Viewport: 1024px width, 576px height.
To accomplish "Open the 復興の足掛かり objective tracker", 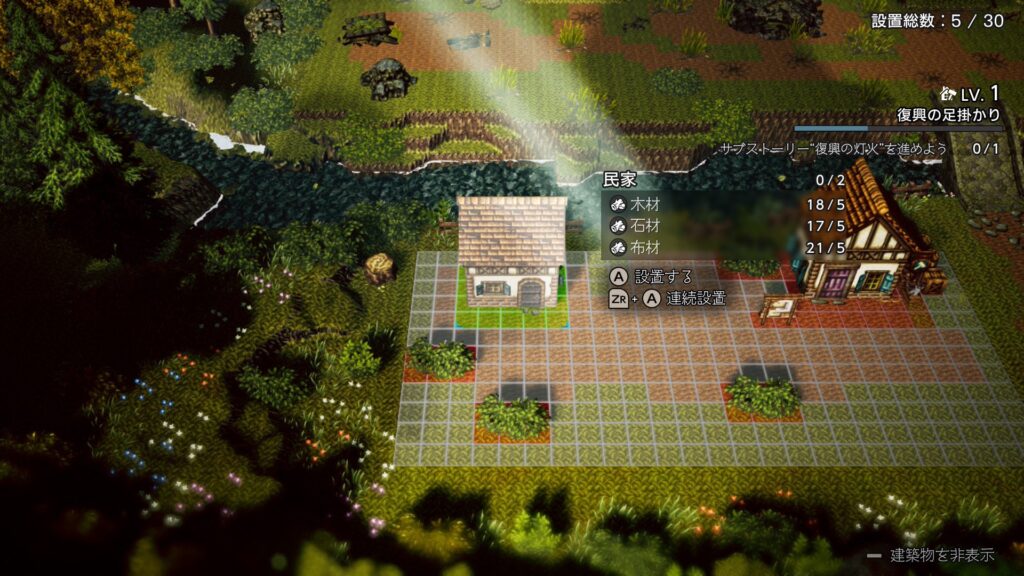I will click(948, 116).
